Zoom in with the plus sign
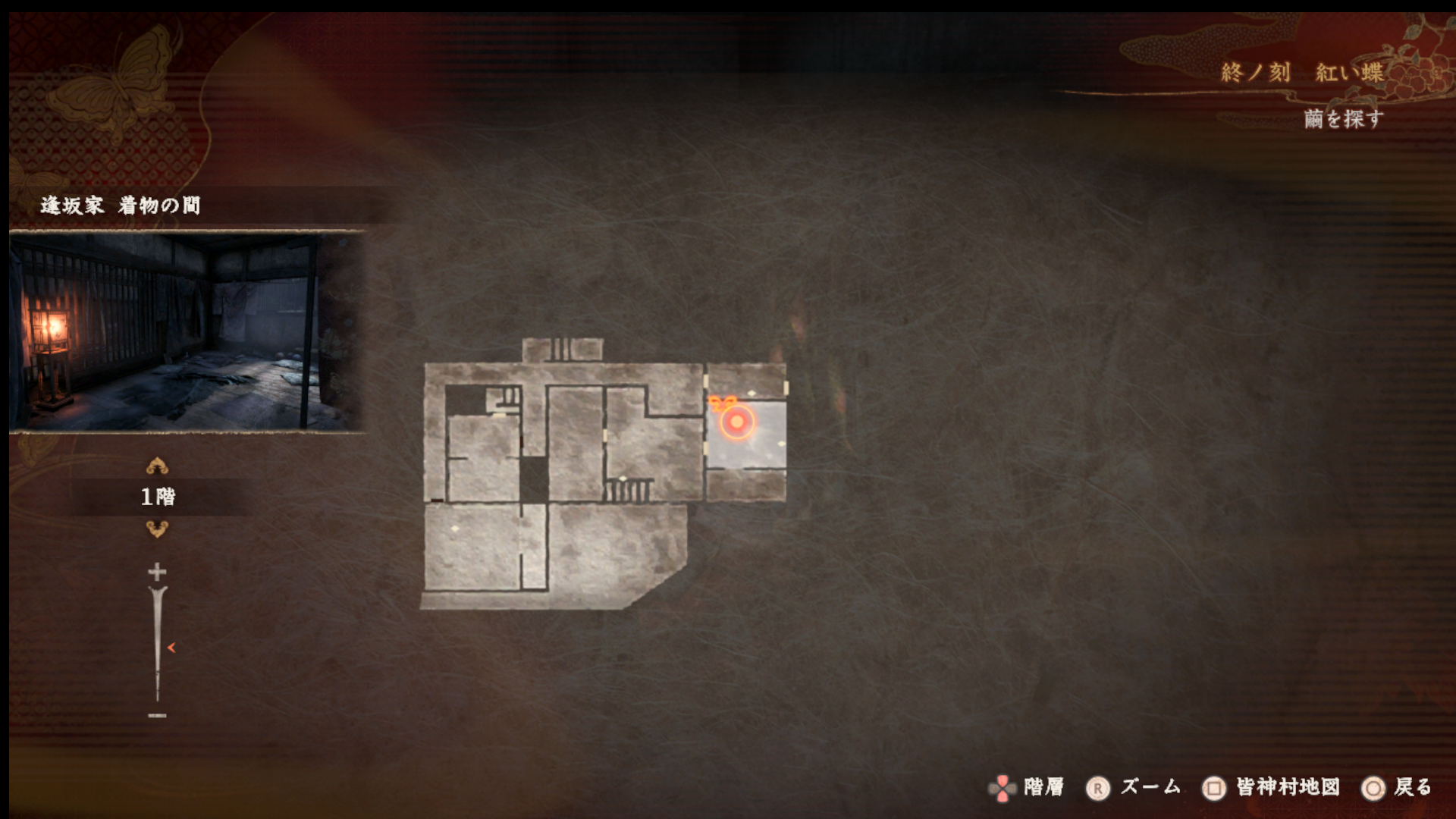1456x819 pixels. (157, 571)
